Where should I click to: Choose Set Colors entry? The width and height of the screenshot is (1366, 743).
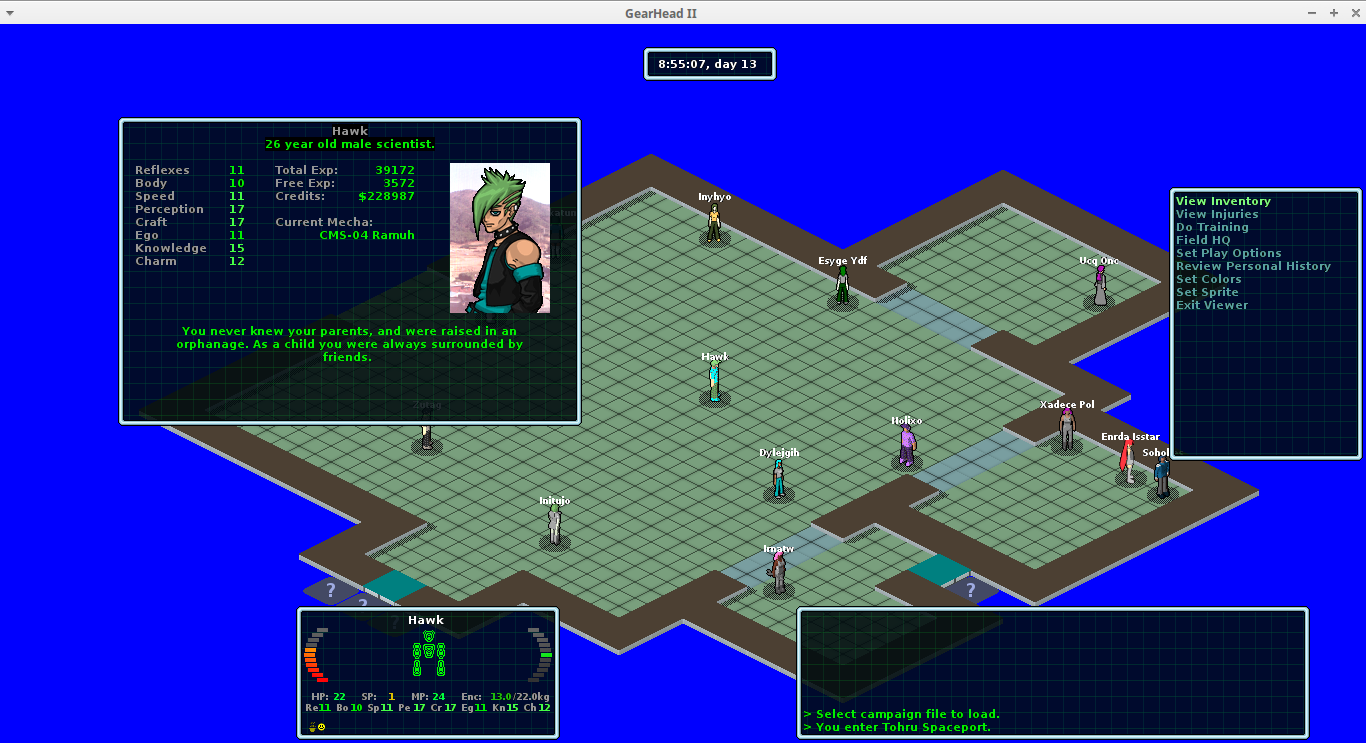(x=1208, y=279)
